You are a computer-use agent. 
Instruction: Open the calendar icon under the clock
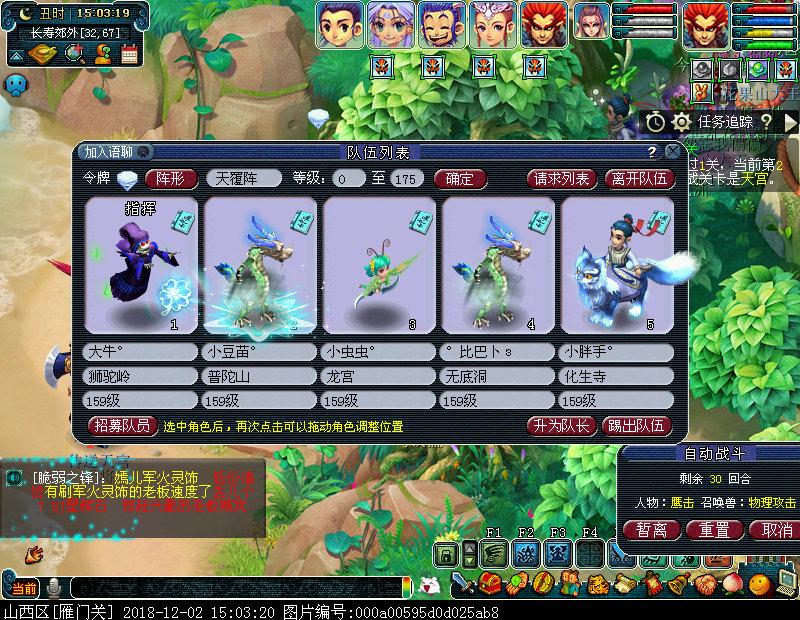tap(129, 56)
